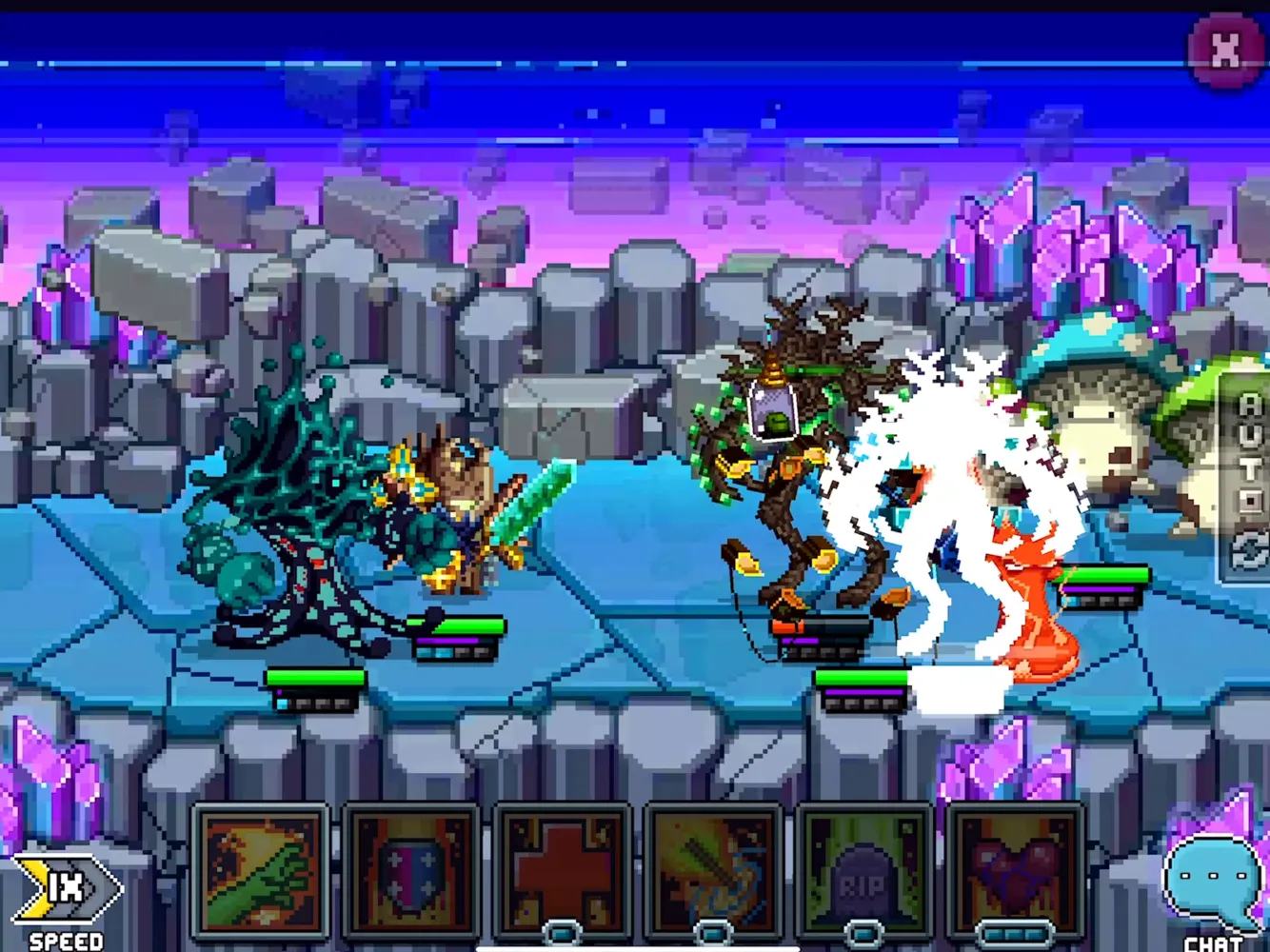This screenshot has width=1270, height=952.
Task: Activate the heart revive ability
Action: click(1011, 866)
